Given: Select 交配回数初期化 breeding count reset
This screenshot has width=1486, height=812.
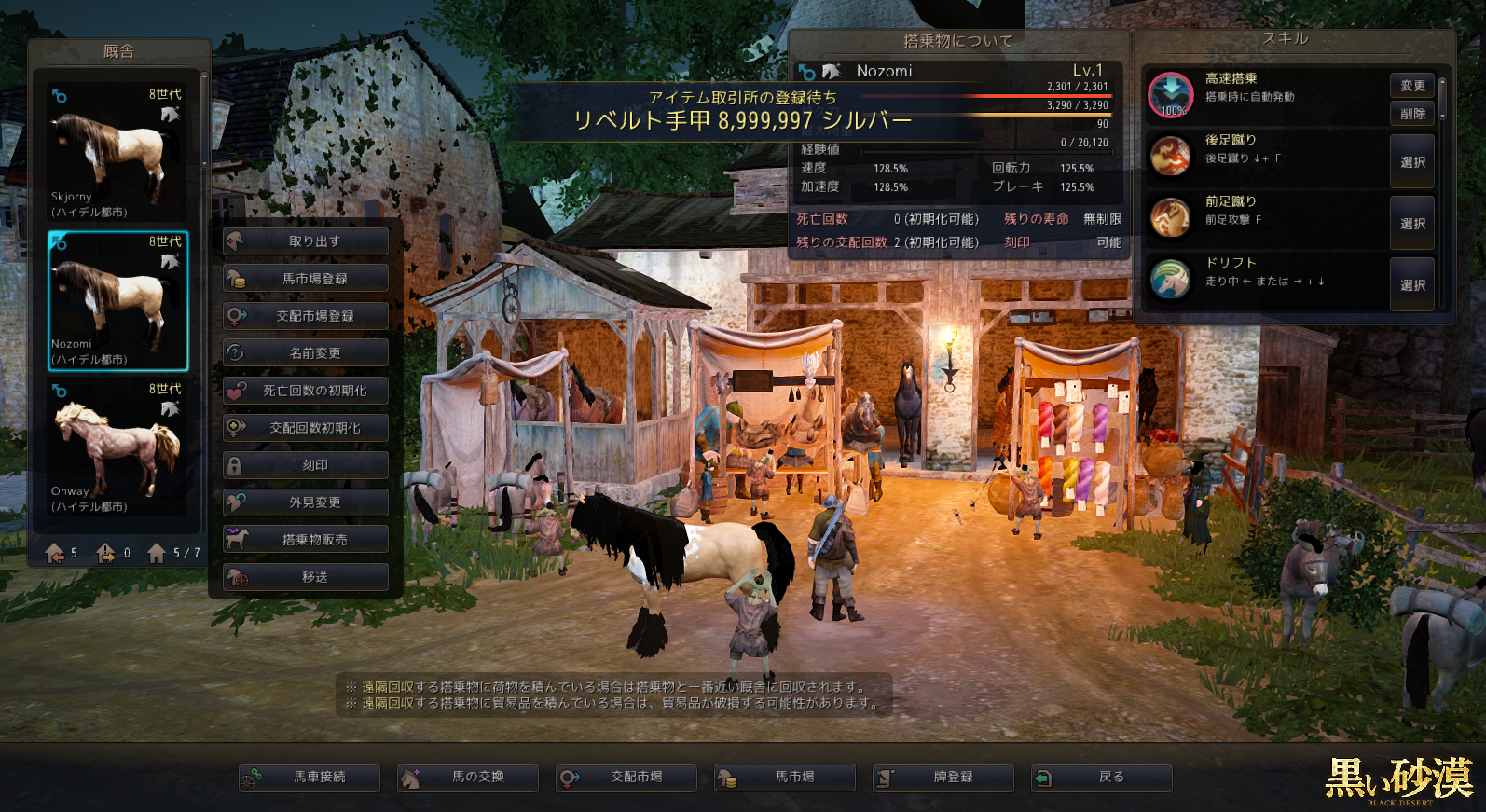Looking at the screenshot, I should (x=306, y=428).
